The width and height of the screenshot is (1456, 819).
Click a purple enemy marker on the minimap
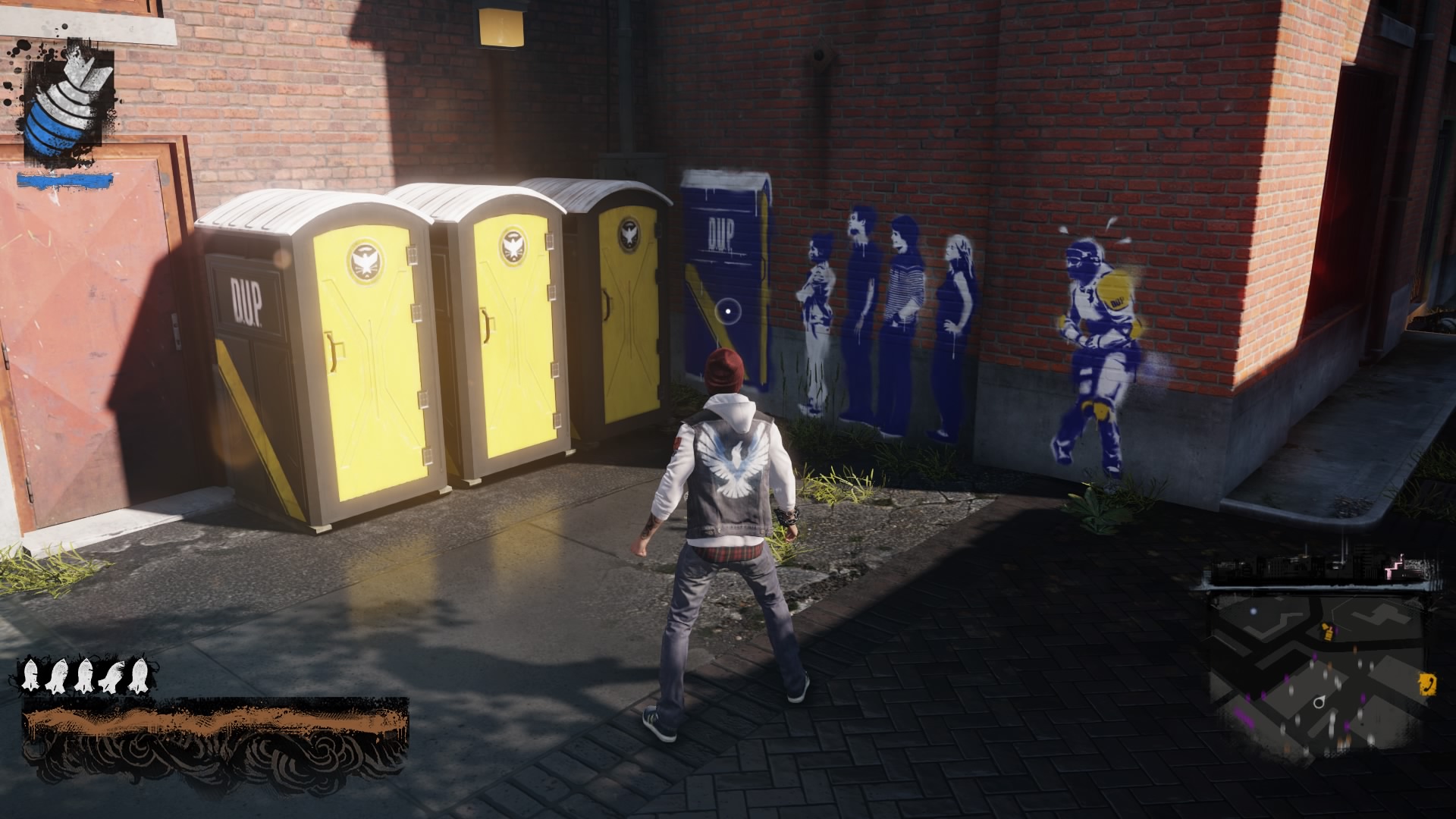tap(1313, 654)
